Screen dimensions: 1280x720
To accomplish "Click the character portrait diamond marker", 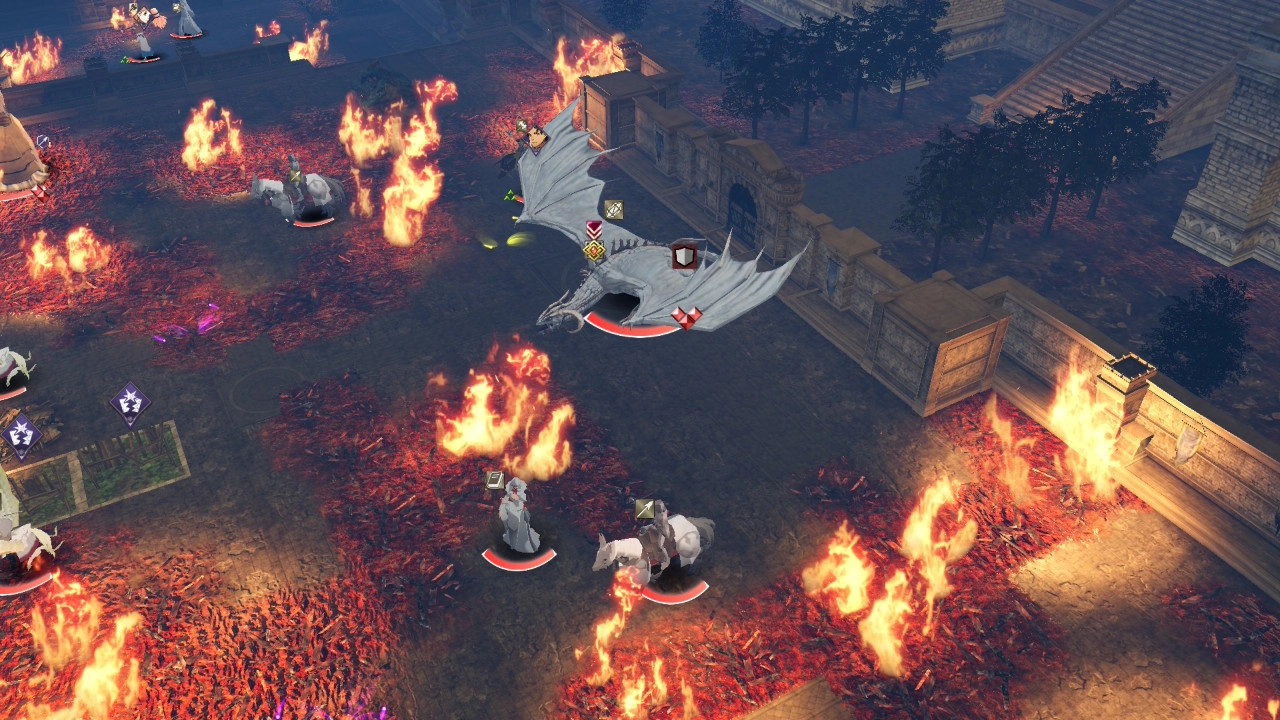I will pyautogui.click(x=536, y=137).
